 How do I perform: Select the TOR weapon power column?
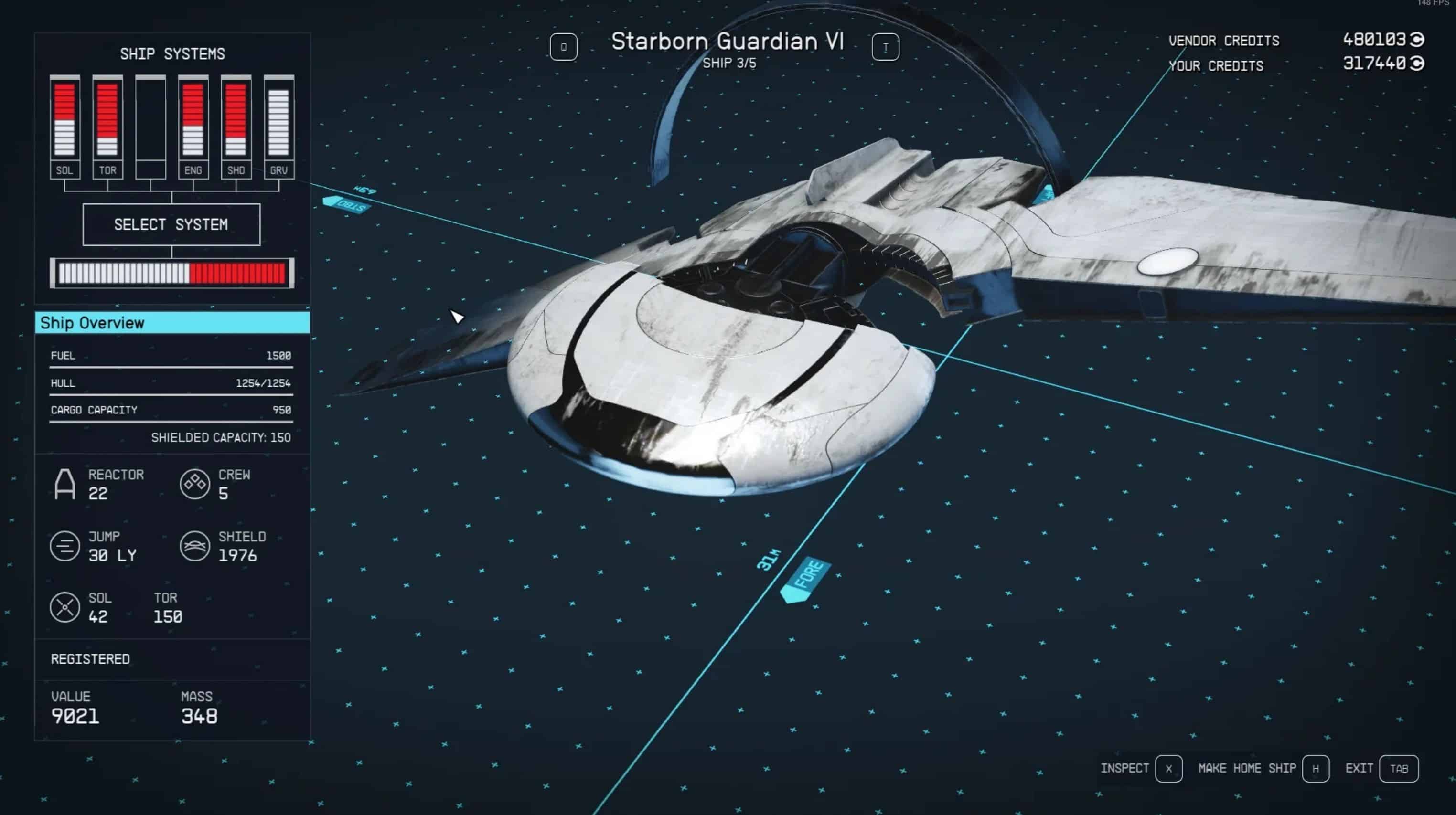(x=107, y=127)
